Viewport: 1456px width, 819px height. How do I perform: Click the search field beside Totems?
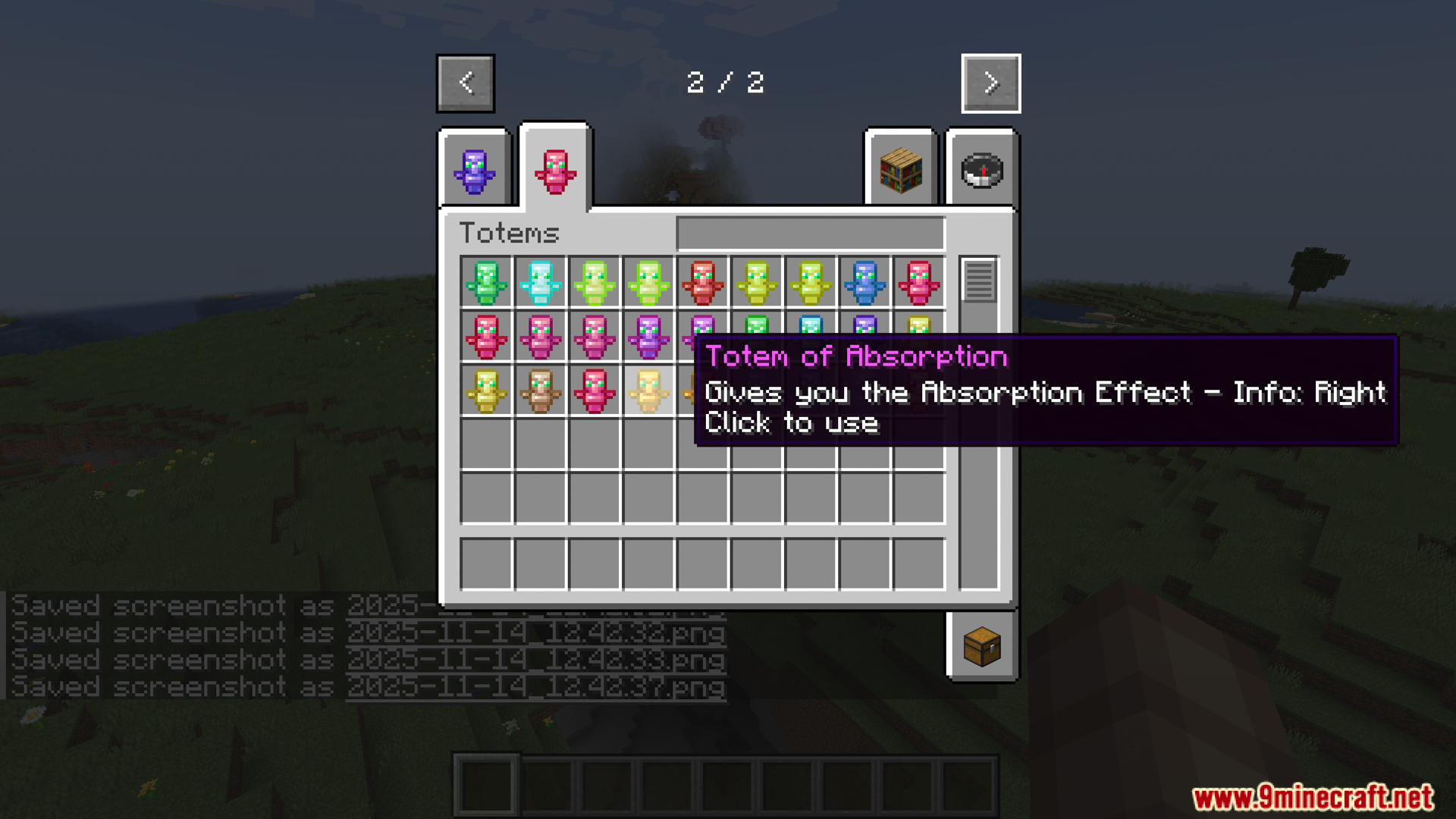(810, 233)
